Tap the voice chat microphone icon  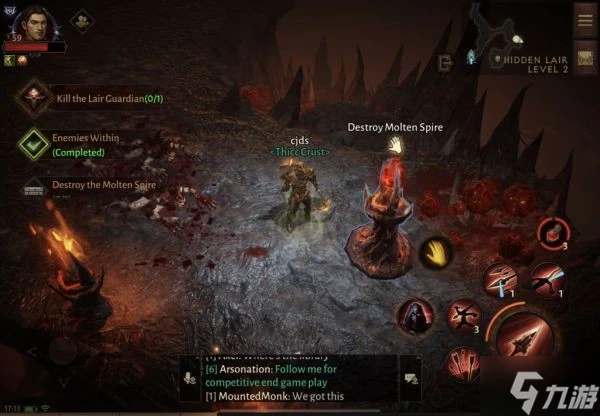[x=188, y=378]
